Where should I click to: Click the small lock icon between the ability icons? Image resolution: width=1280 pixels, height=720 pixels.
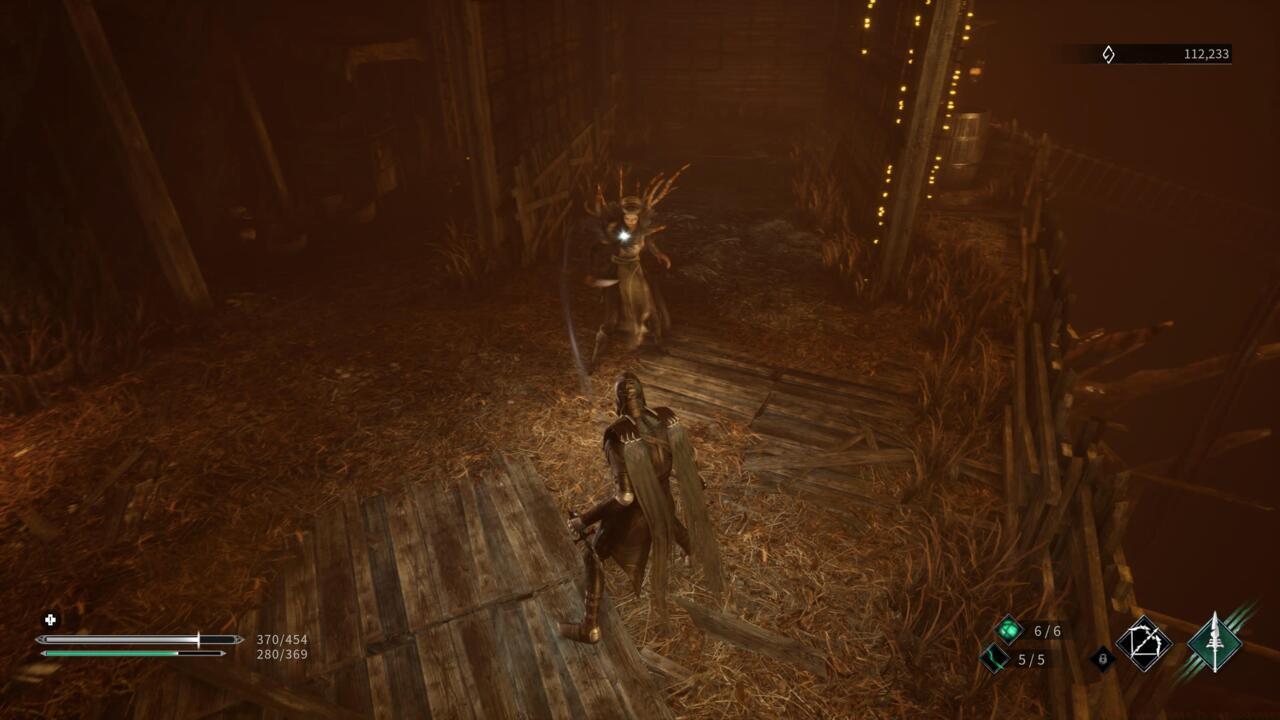1103,658
